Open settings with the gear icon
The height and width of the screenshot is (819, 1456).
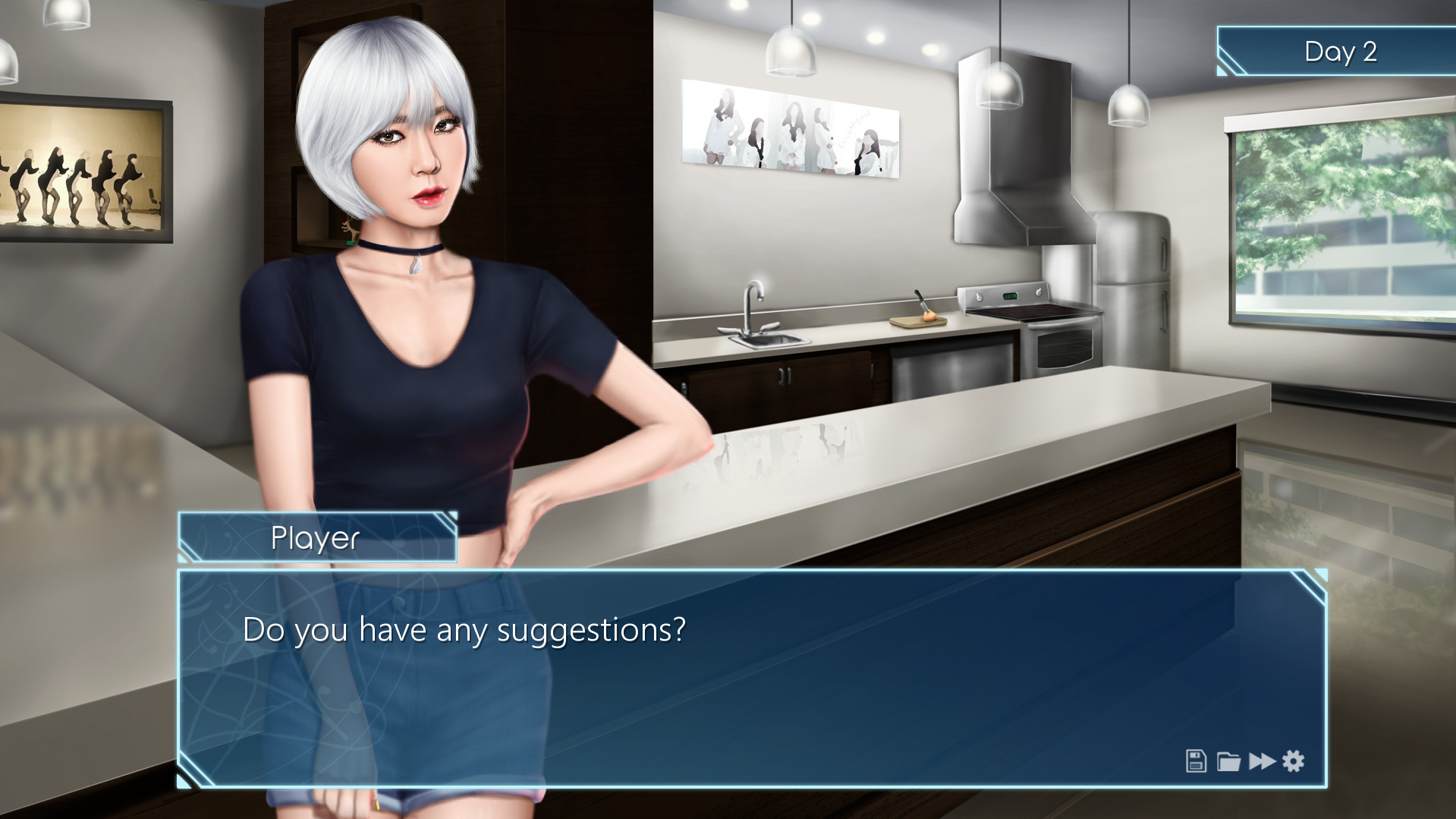coord(1294,761)
